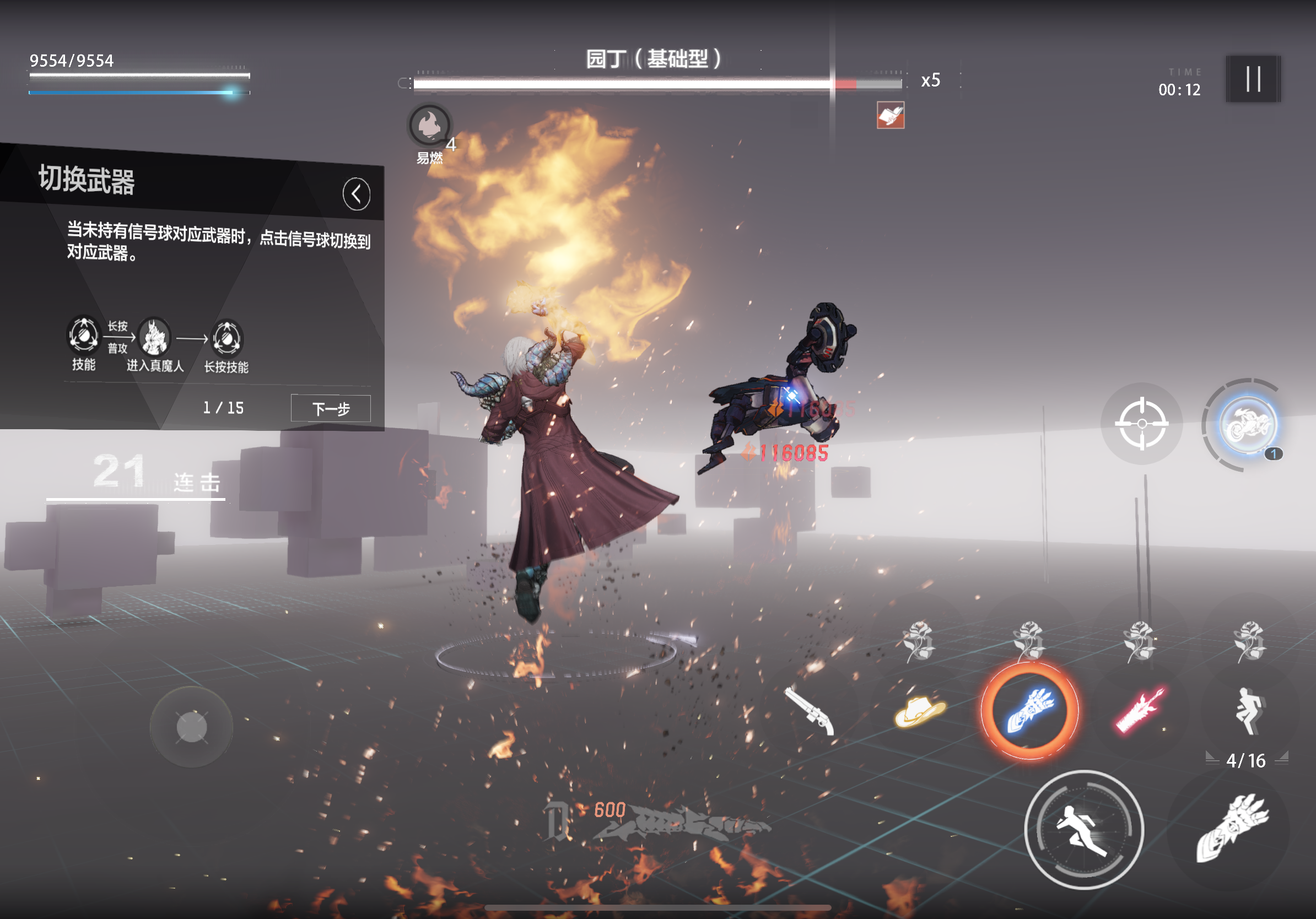
Task: Trigger the glowing blue gauntlet orb
Action: click(x=1029, y=710)
